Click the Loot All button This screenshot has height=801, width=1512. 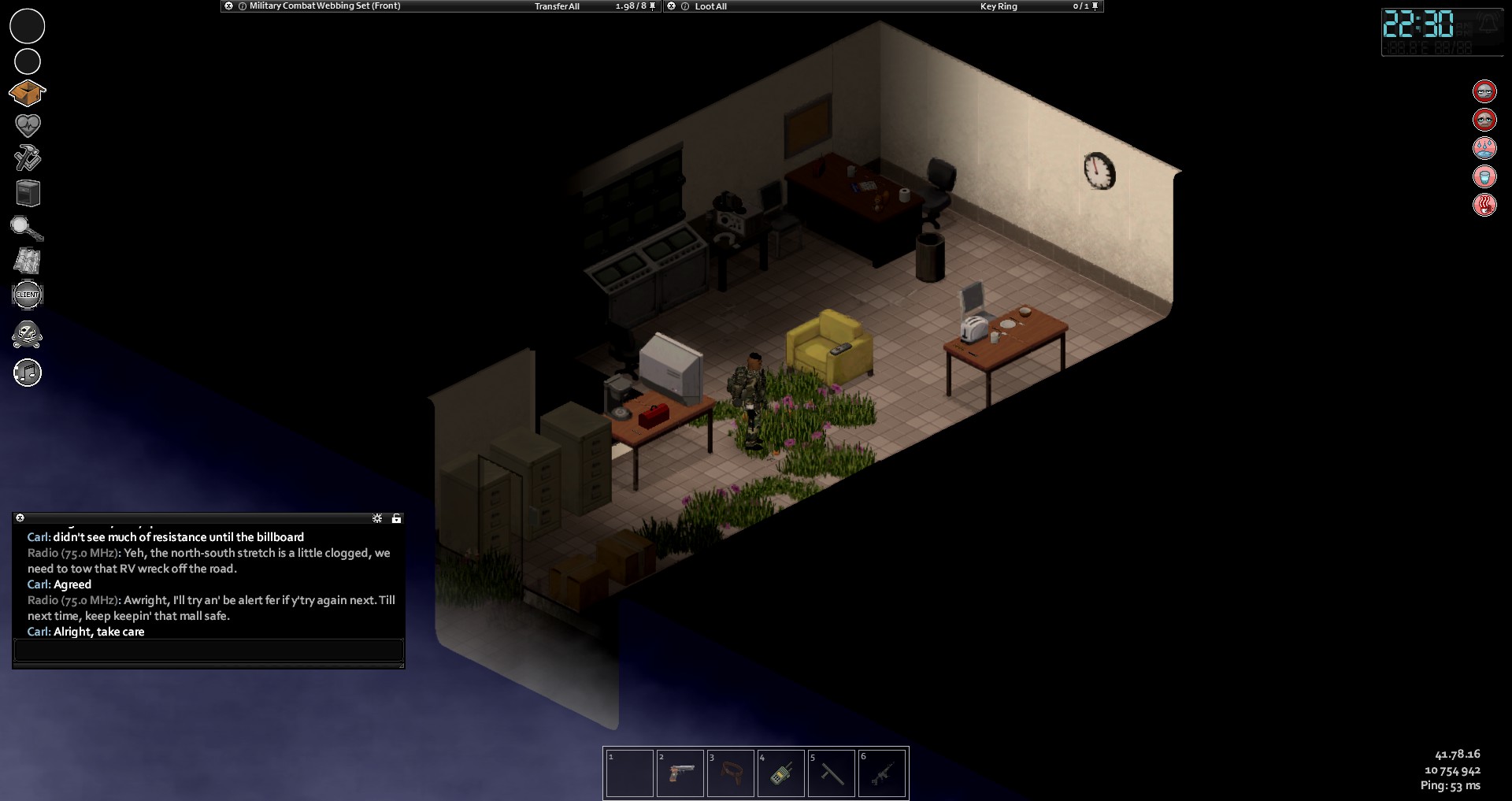(710, 6)
